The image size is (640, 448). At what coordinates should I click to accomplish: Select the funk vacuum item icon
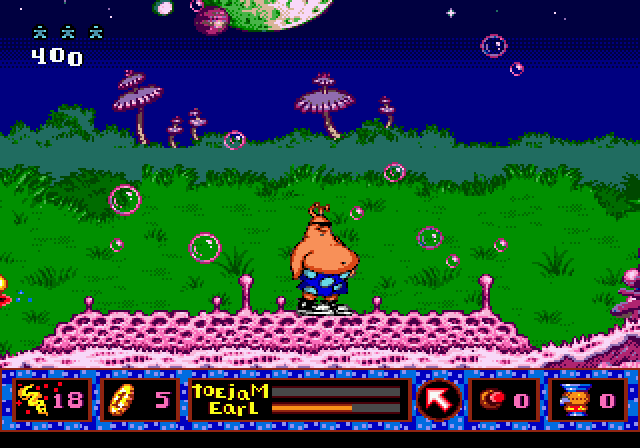[x=573, y=400]
